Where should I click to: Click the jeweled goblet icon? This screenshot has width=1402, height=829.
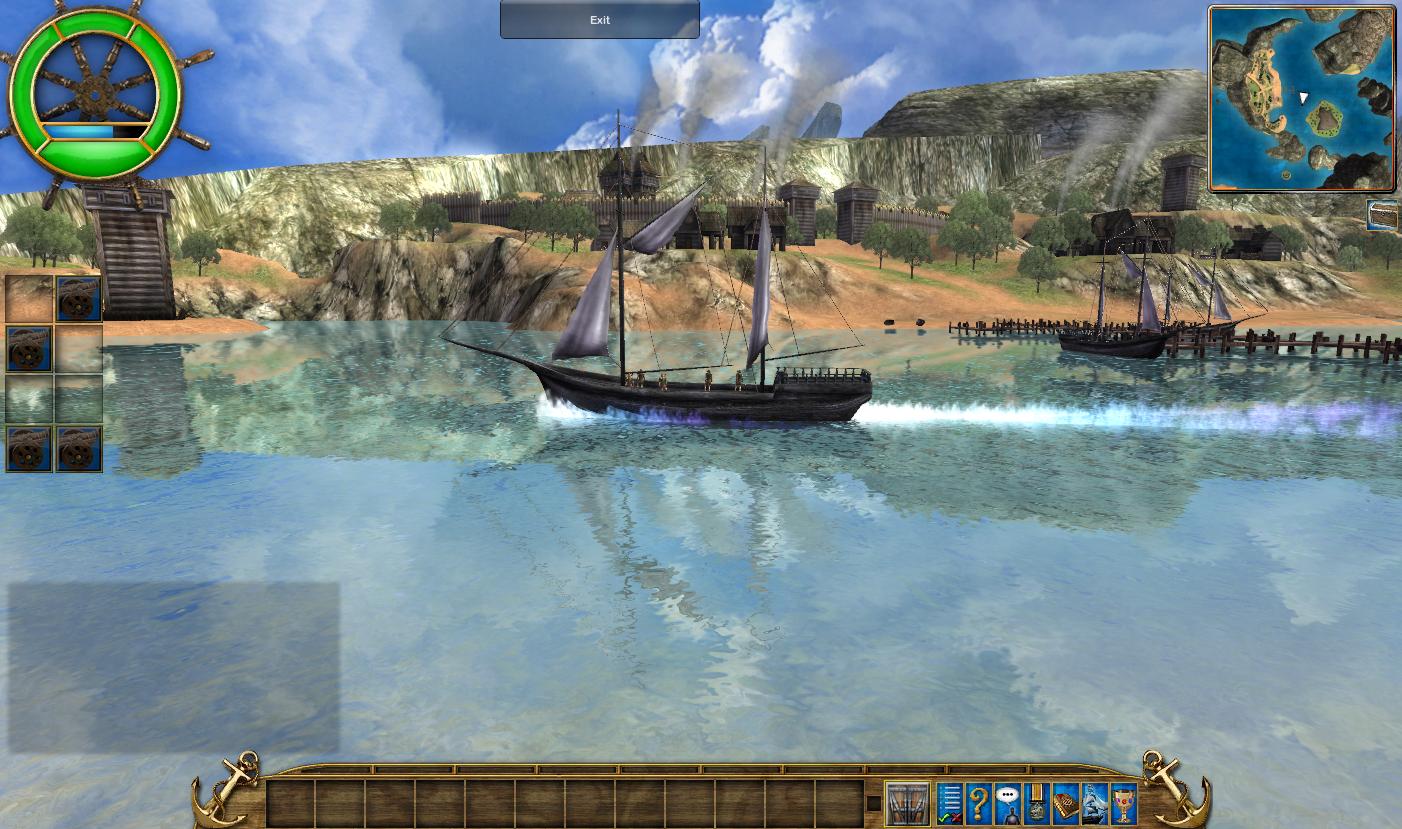(x=1124, y=804)
